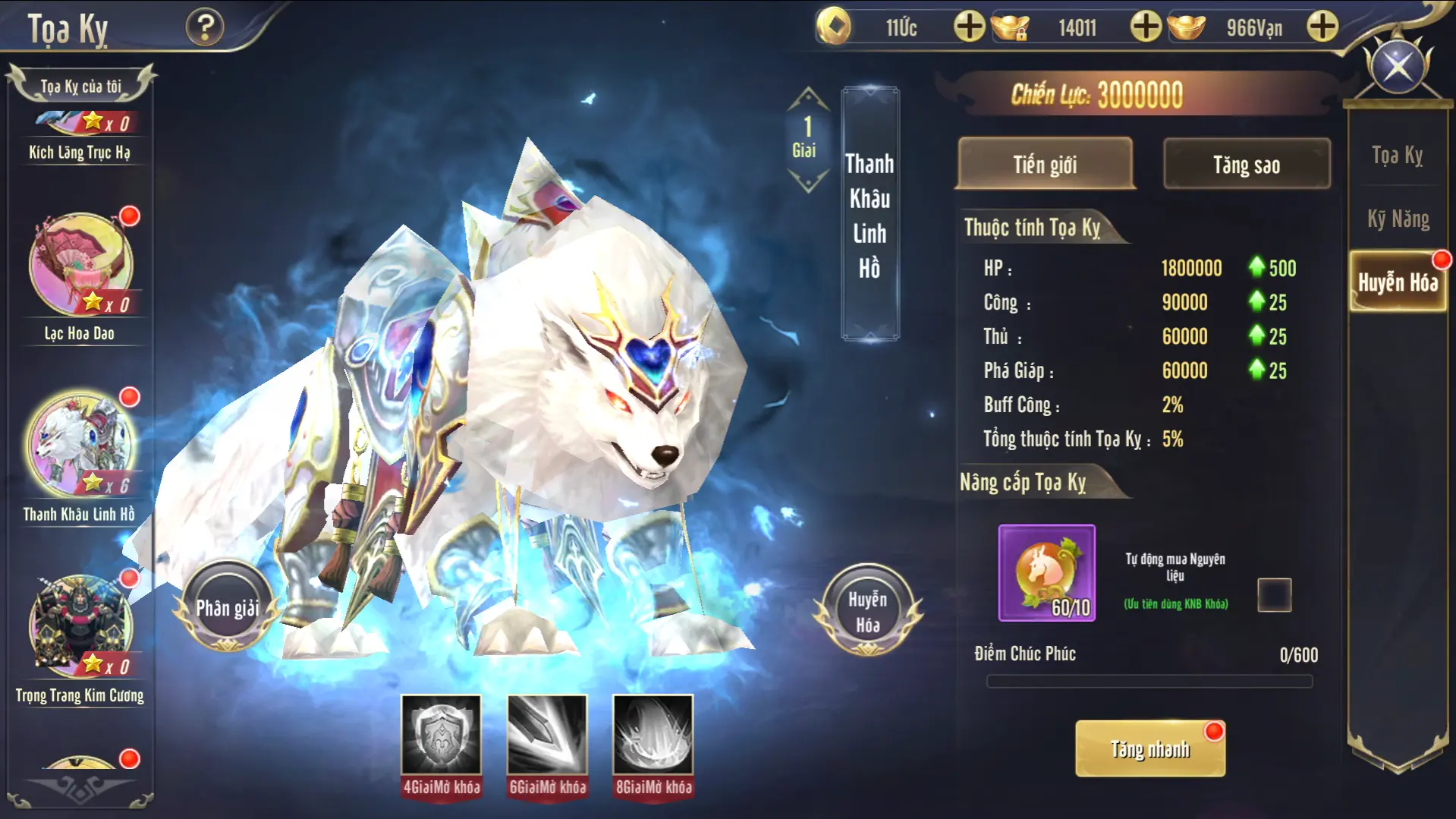View the skill unlocked at 4 Giai
The image size is (1456, 819).
pos(441,735)
